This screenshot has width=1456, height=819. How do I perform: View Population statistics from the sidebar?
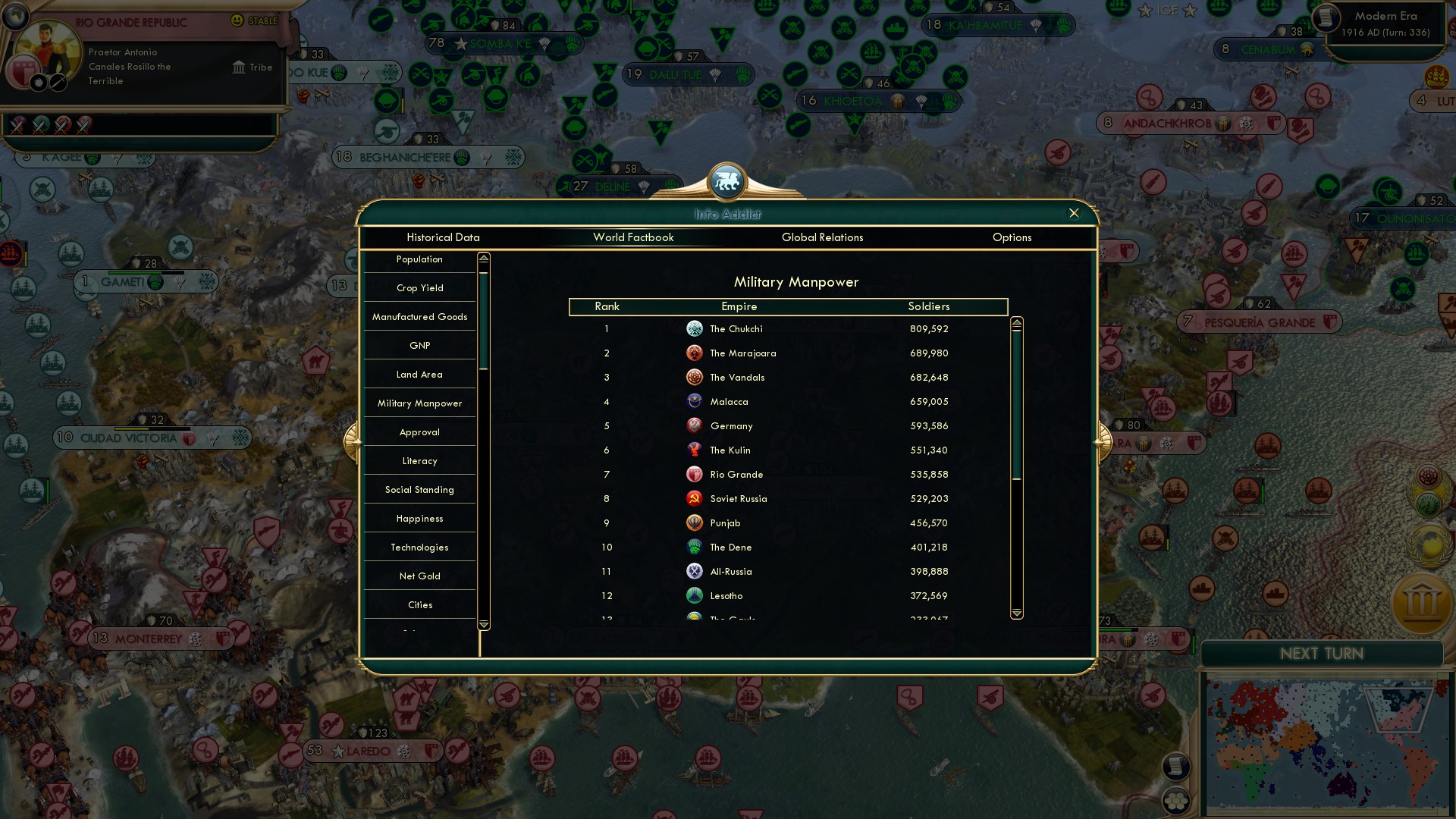pyautogui.click(x=419, y=259)
